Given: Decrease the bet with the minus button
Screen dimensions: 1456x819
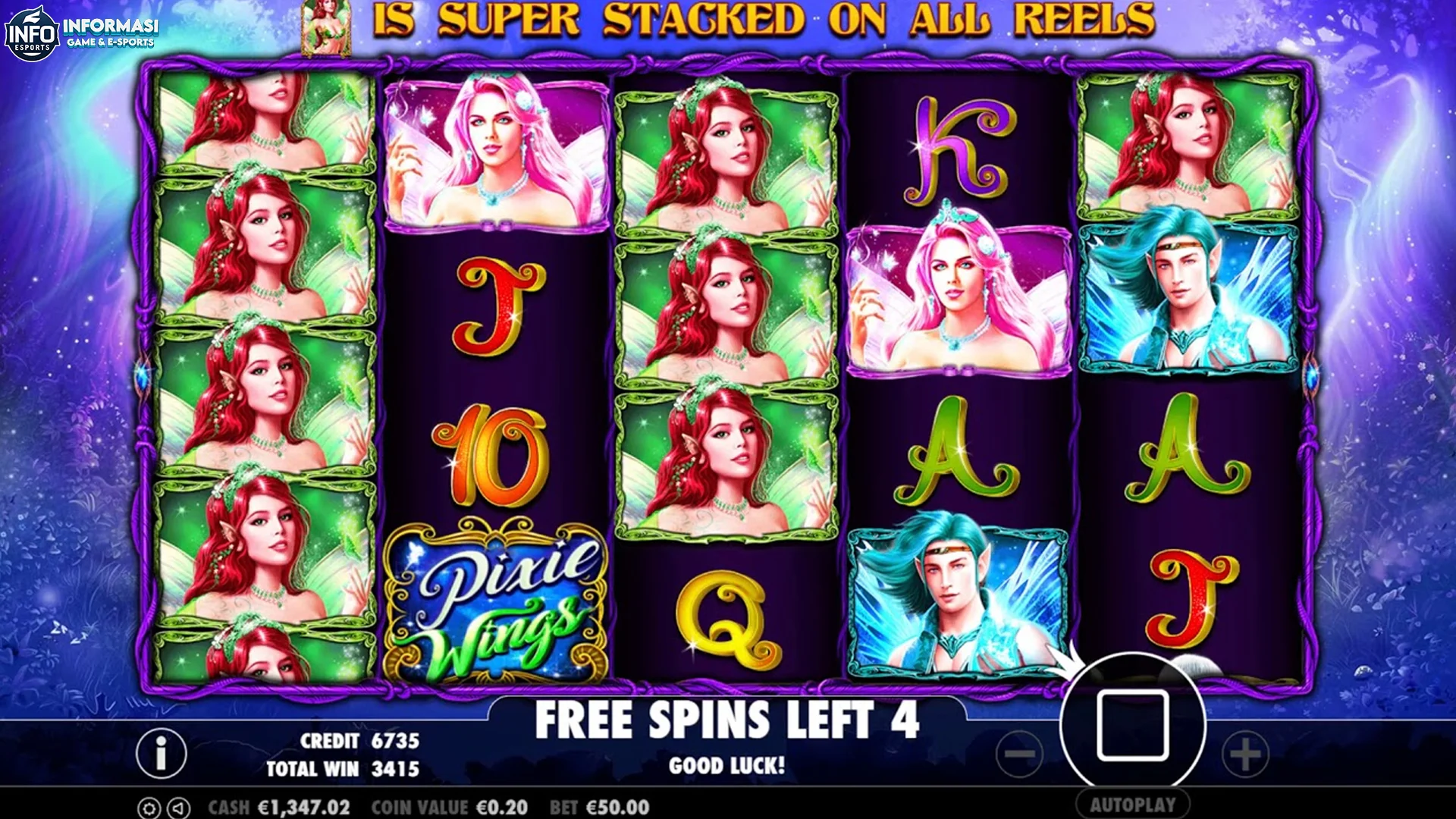Looking at the screenshot, I should tap(1020, 754).
